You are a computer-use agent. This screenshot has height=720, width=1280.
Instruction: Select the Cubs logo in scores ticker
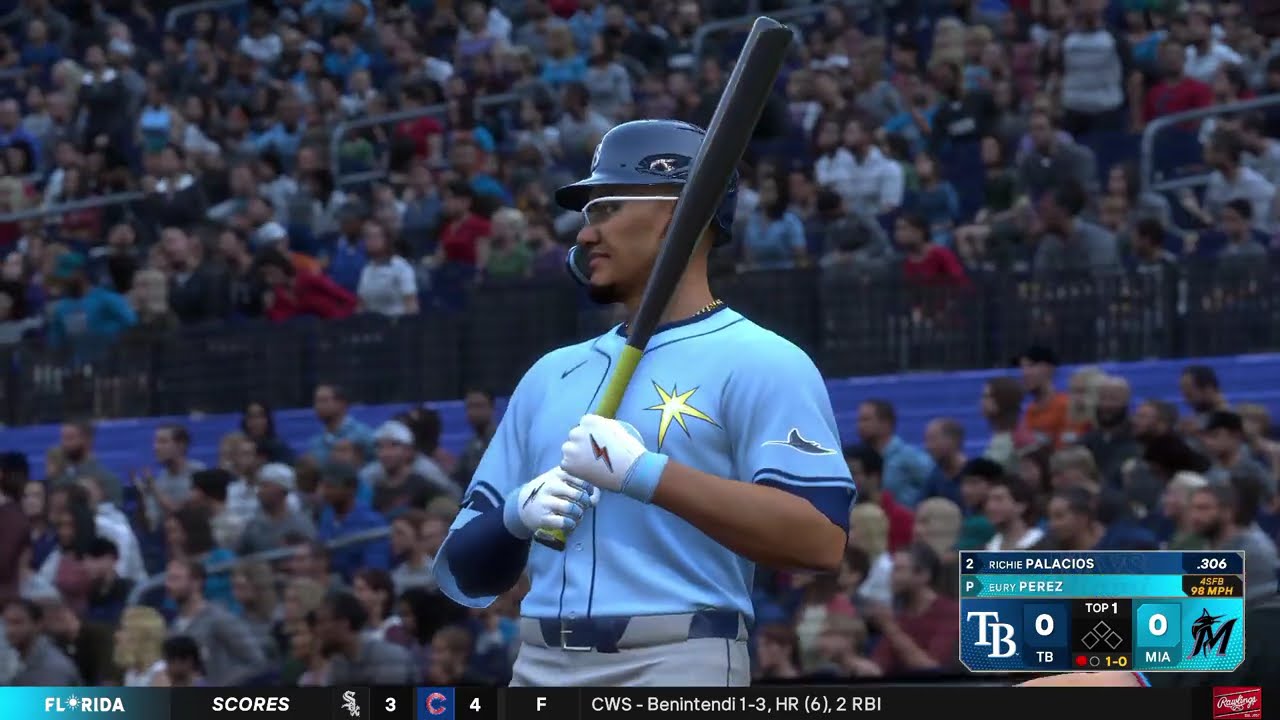(x=436, y=704)
